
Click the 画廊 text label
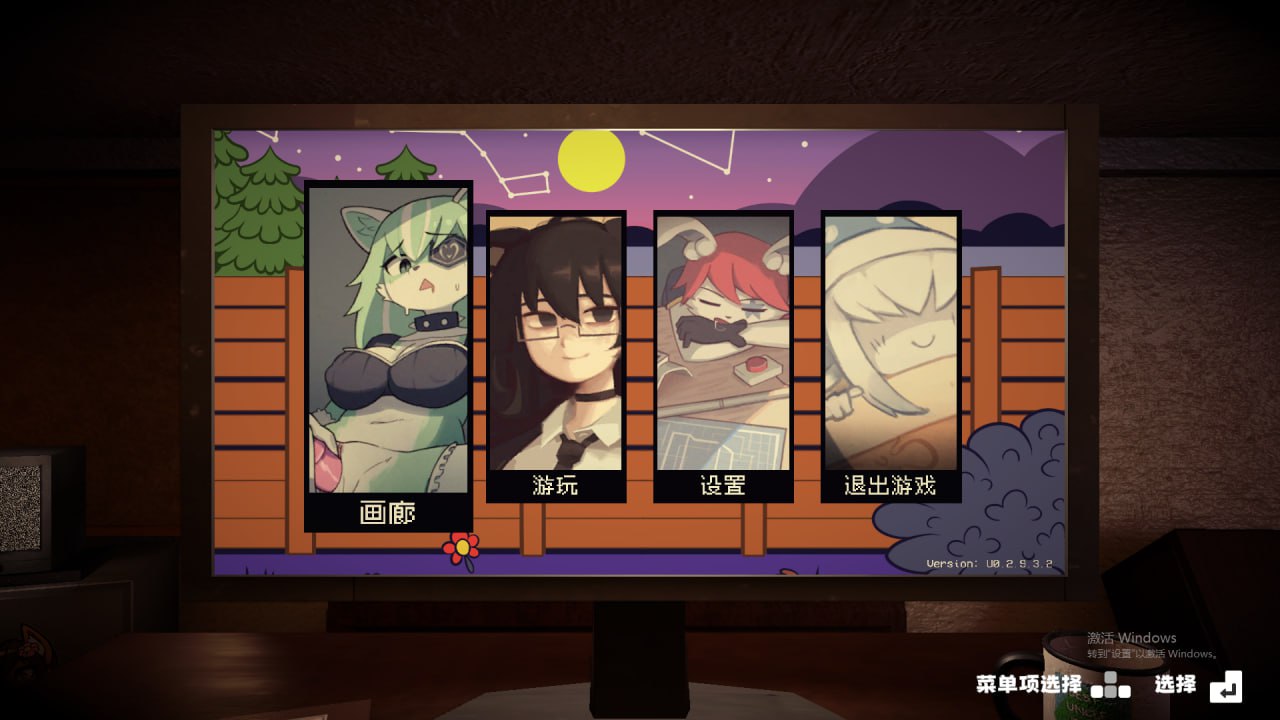point(390,510)
